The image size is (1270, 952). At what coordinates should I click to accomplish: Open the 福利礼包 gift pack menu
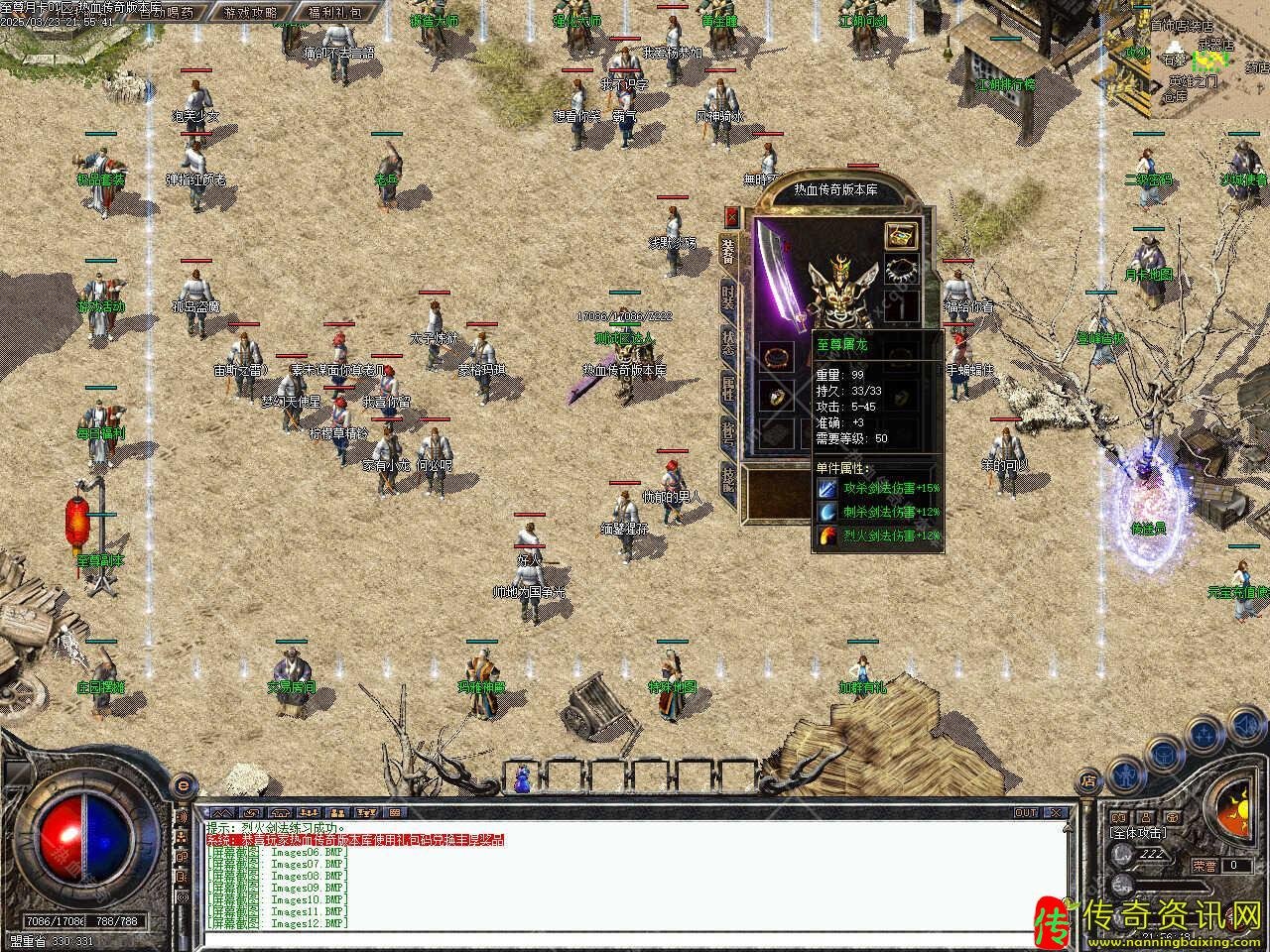334,13
